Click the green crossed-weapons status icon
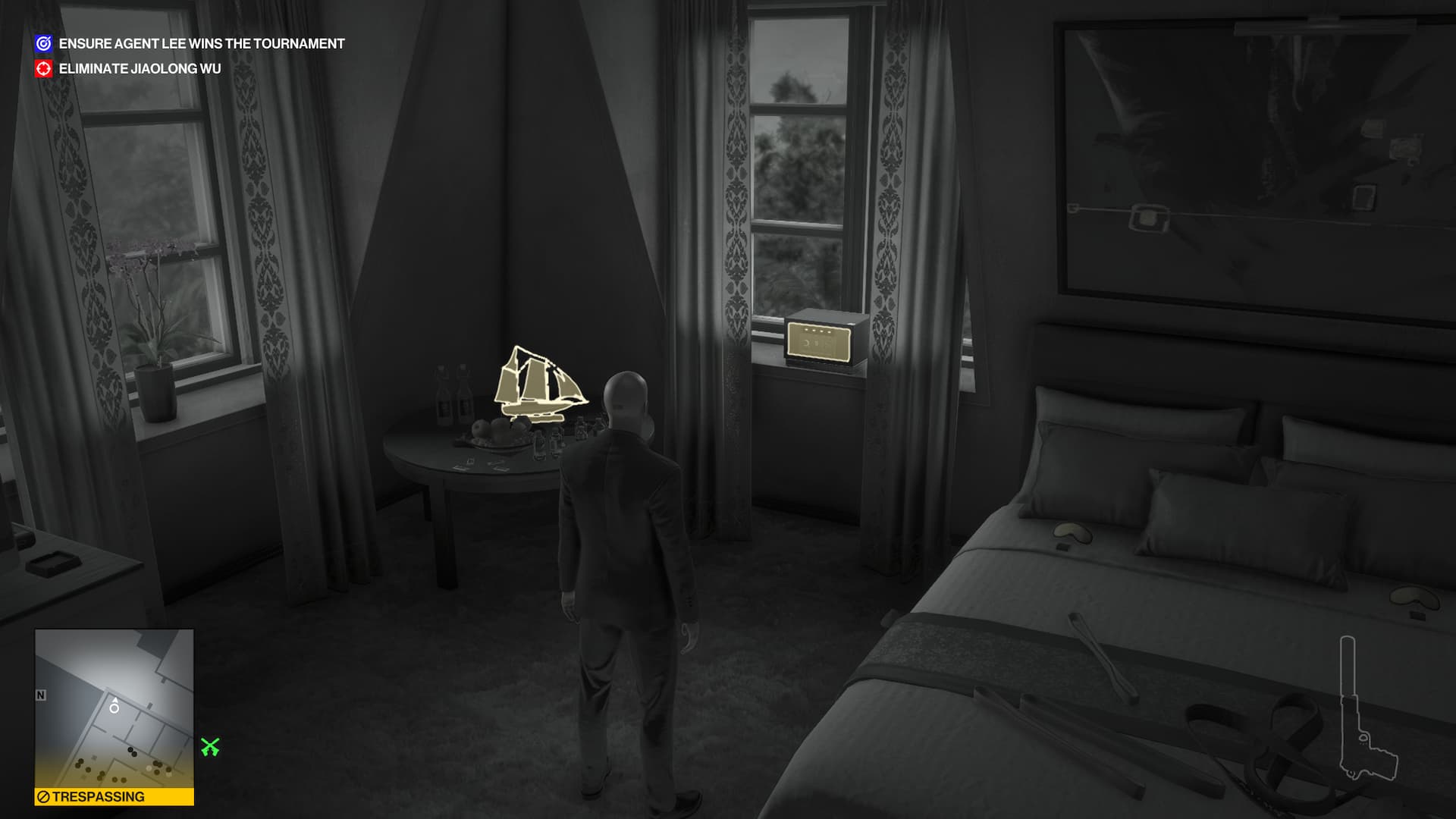The width and height of the screenshot is (1456, 819). point(210,748)
